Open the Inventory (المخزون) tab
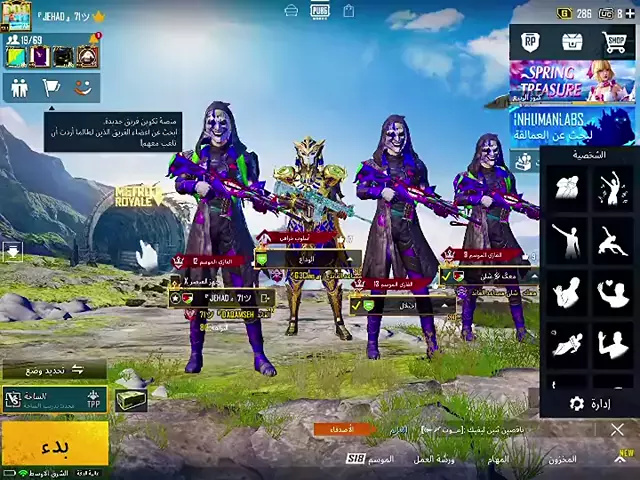 (x=562, y=459)
